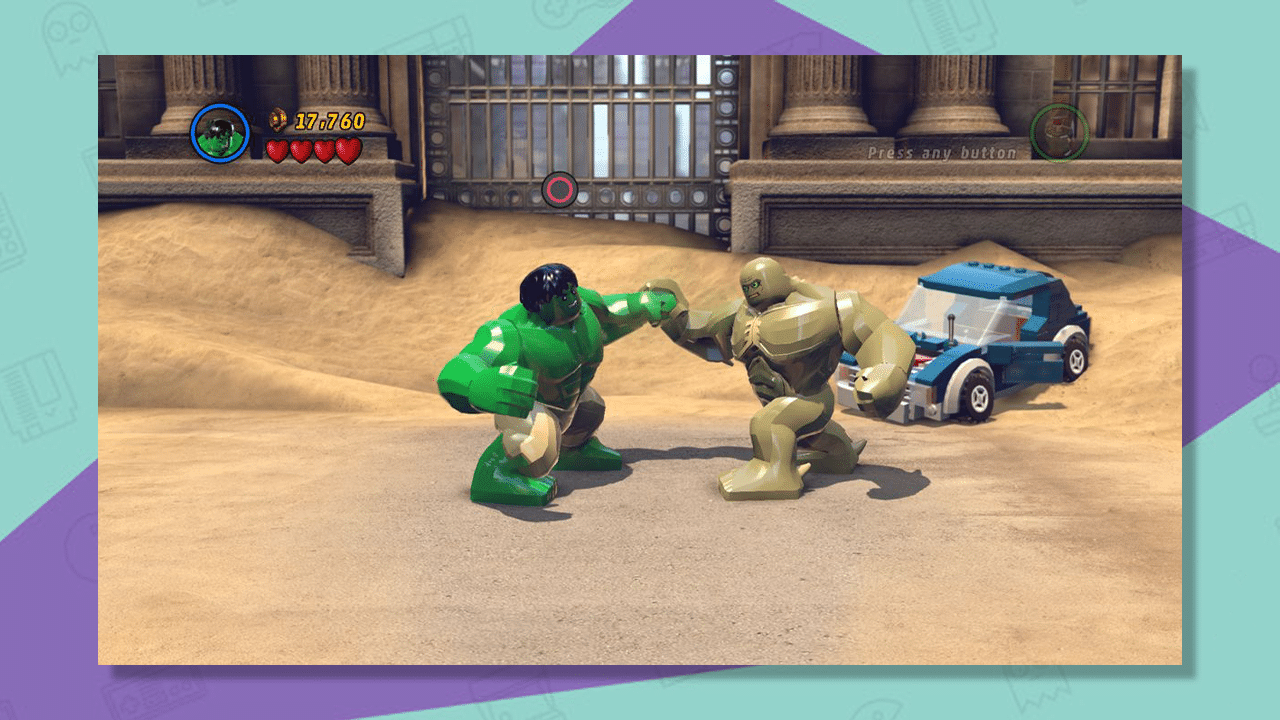Select the gold stud coin icon
Screen dimensions: 1280x720
click(x=278, y=120)
